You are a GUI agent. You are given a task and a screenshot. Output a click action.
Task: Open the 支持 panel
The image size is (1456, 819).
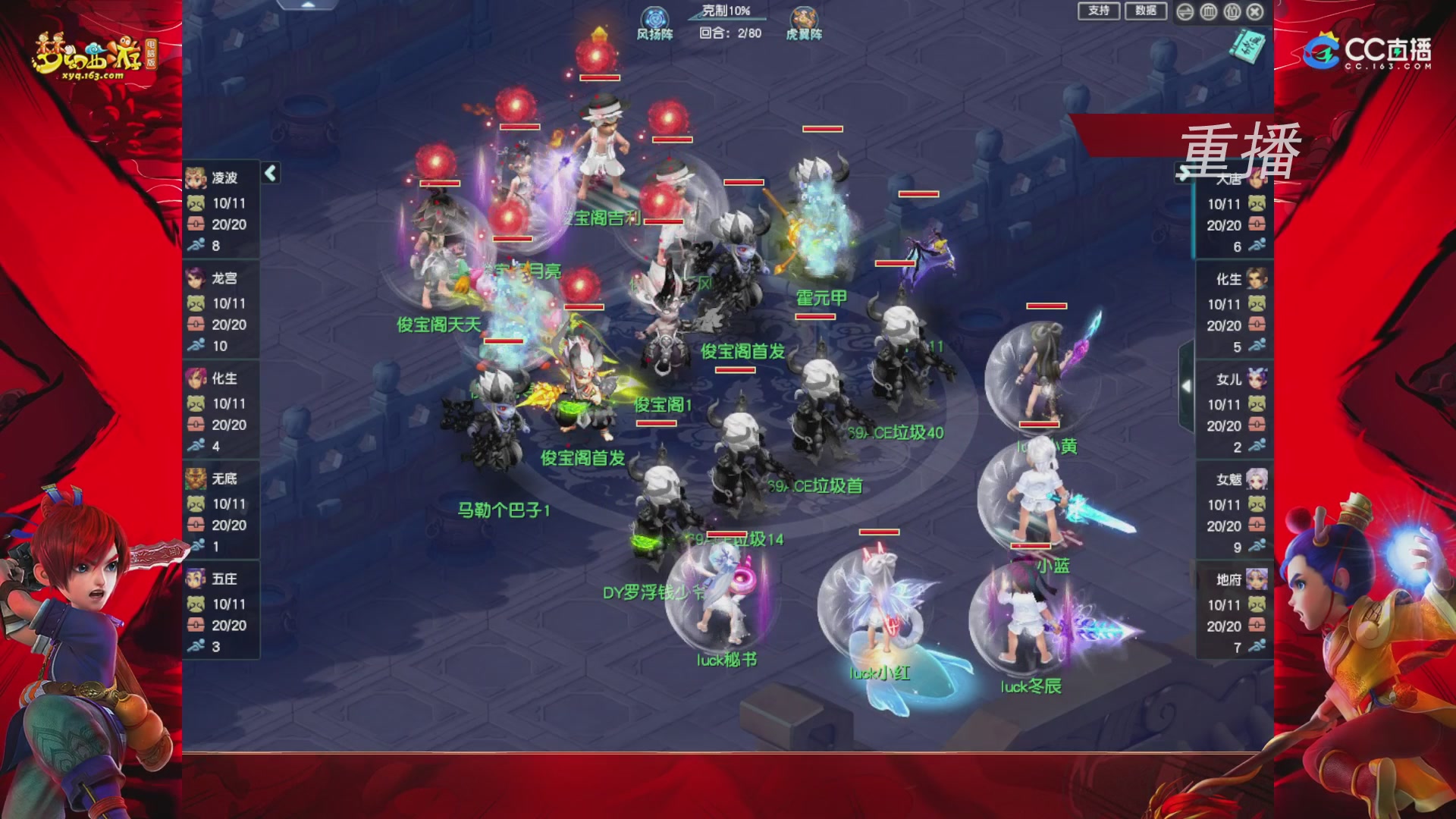click(1100, 11)
